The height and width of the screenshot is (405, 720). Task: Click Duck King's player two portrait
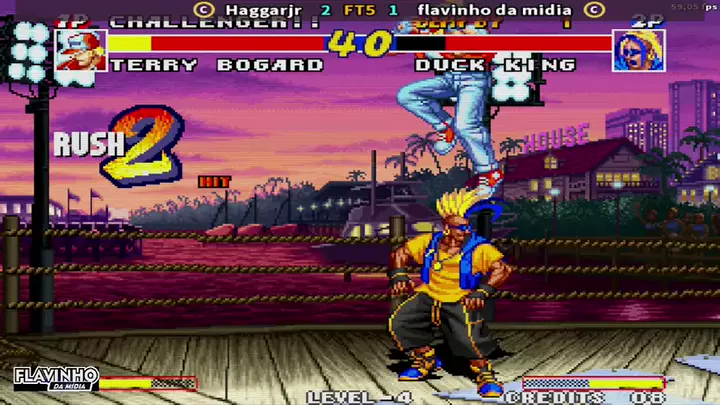(638, 50)
